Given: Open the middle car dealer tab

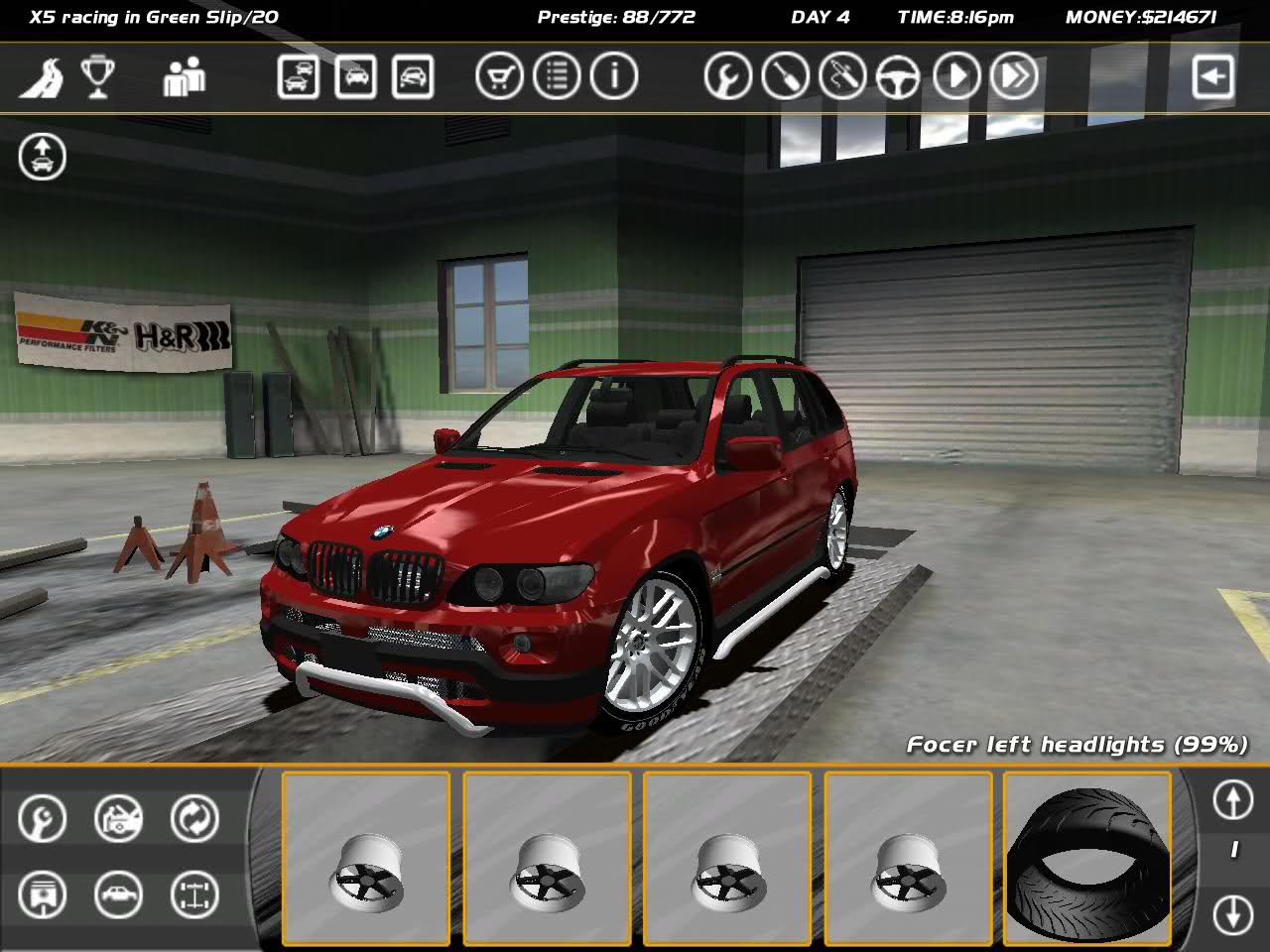Looking at the screenshot, I should click(x=356, y=74).
